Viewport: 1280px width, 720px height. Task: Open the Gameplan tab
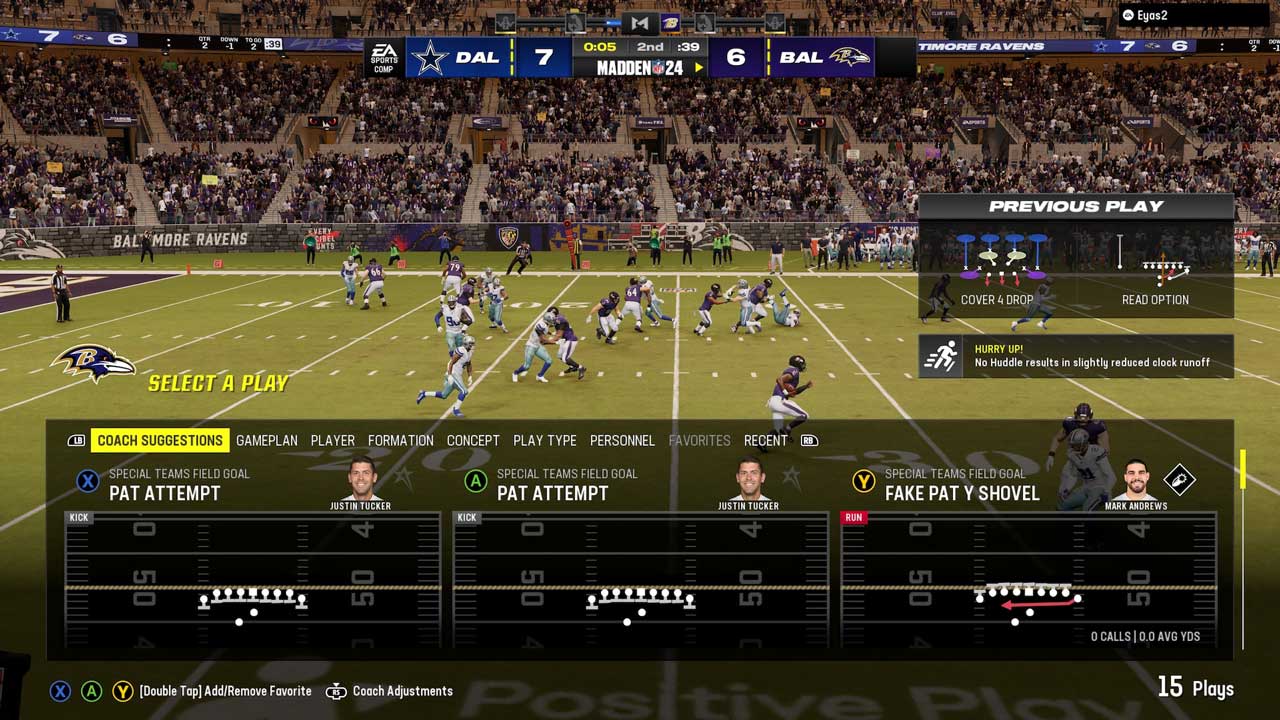click(267, 440)
